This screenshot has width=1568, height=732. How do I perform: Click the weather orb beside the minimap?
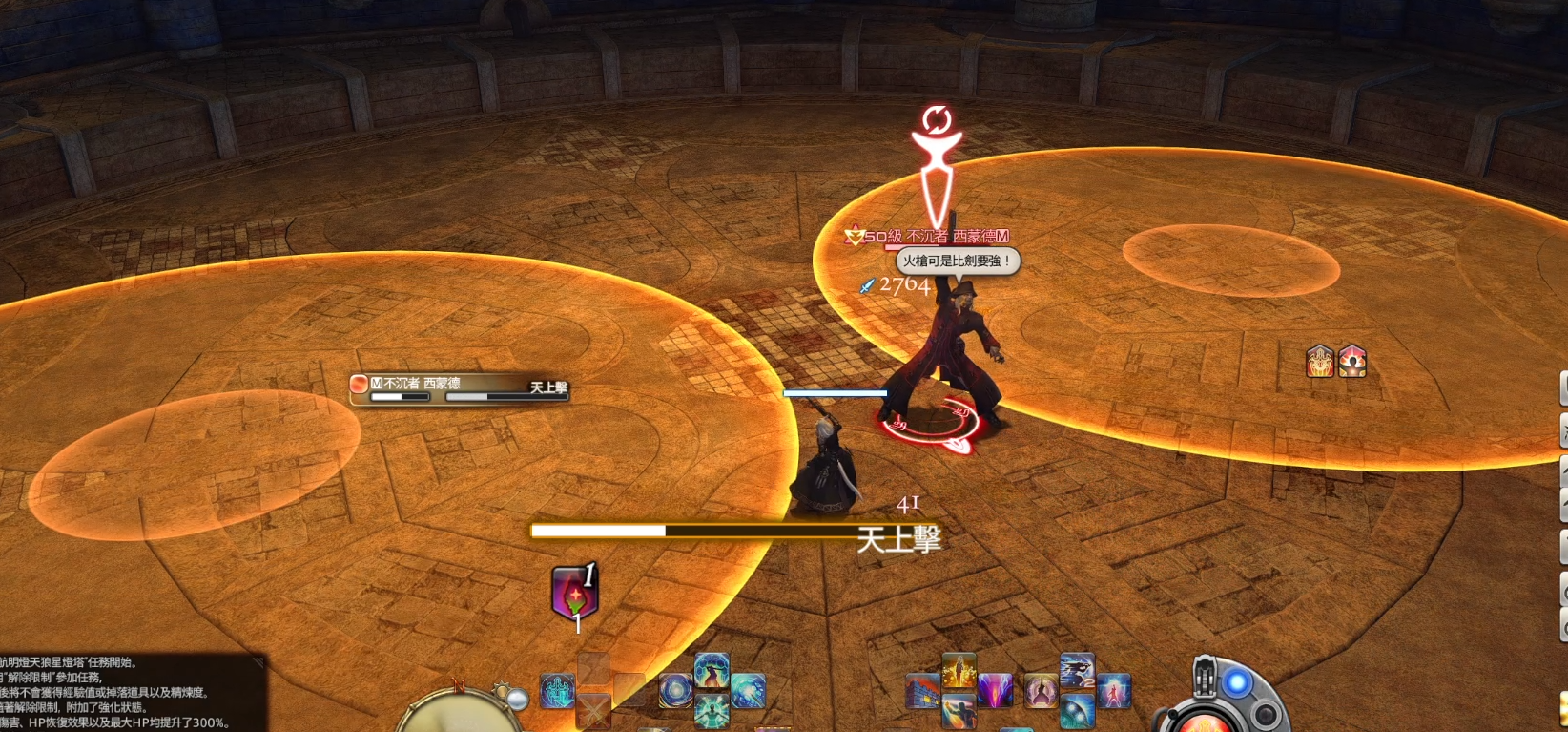click(517, 701)
